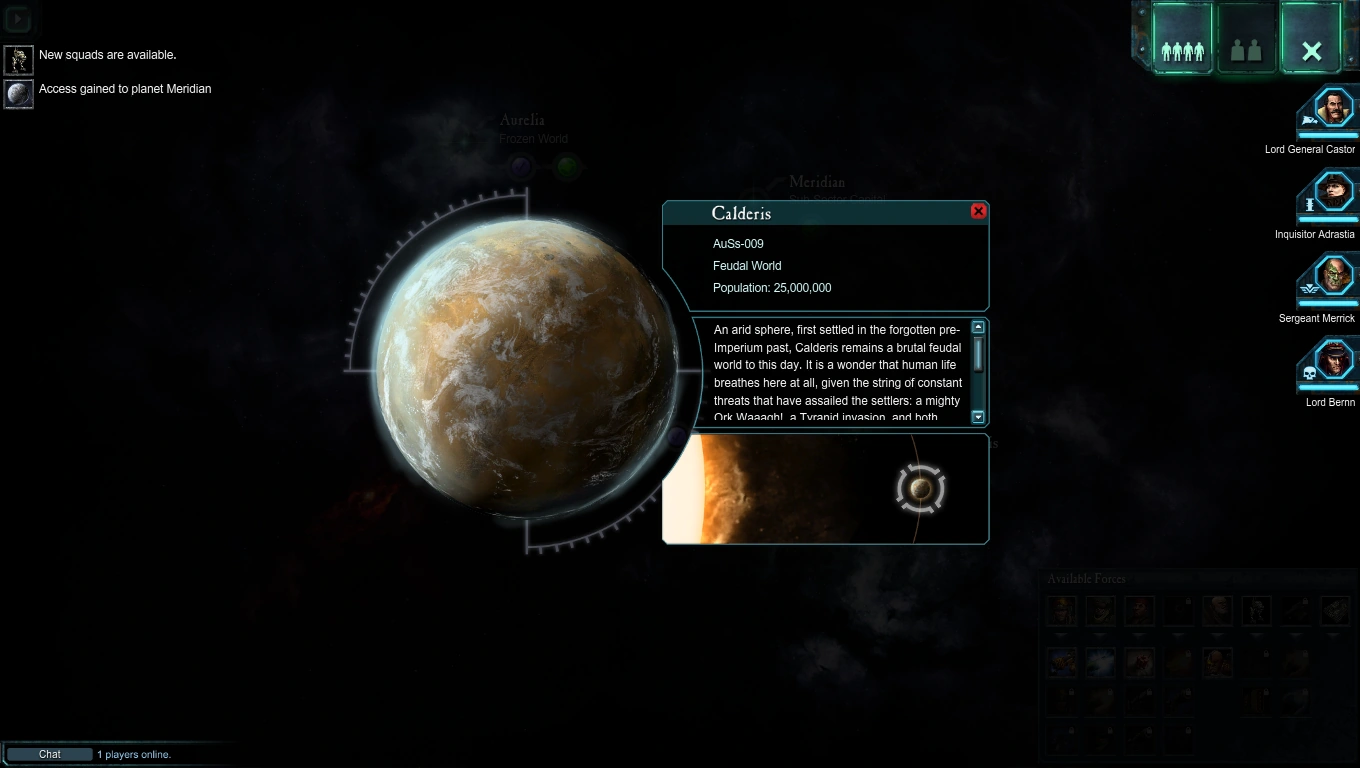
Task: Open the New squads are available notification
Action: [19, 60]
